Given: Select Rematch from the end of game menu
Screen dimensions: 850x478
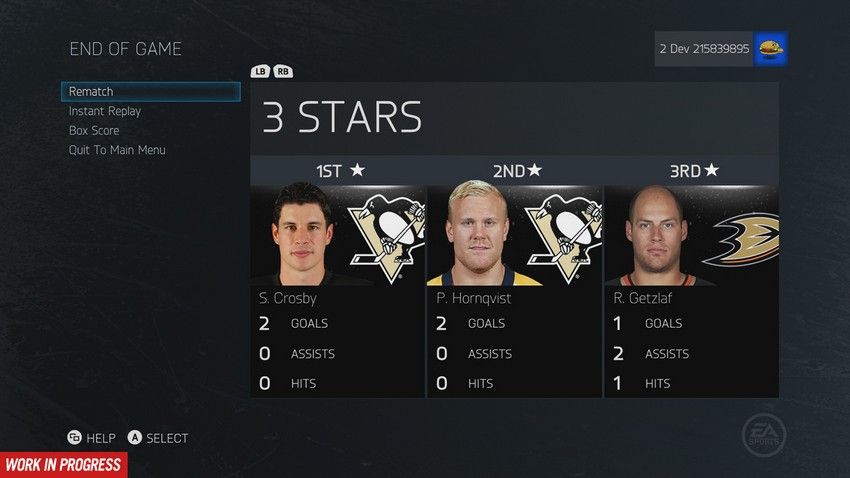Looking at the screenshot, I should click(x=150, y=92).
